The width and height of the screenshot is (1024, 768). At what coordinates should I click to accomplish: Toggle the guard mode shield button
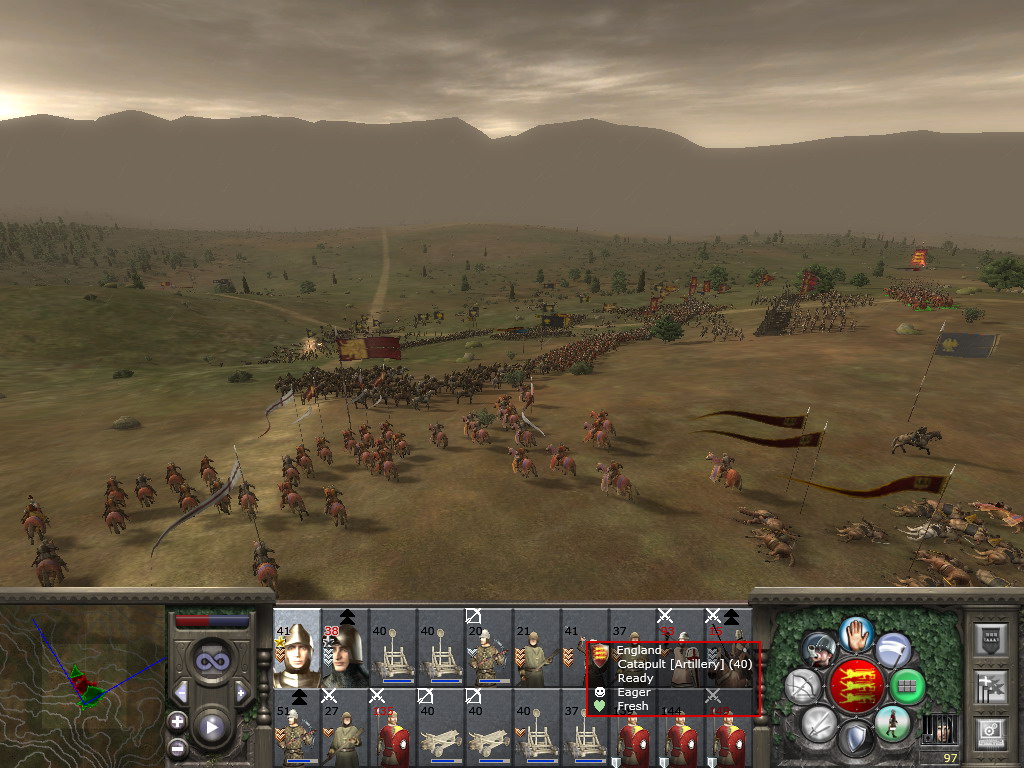[x=855, y=738]
